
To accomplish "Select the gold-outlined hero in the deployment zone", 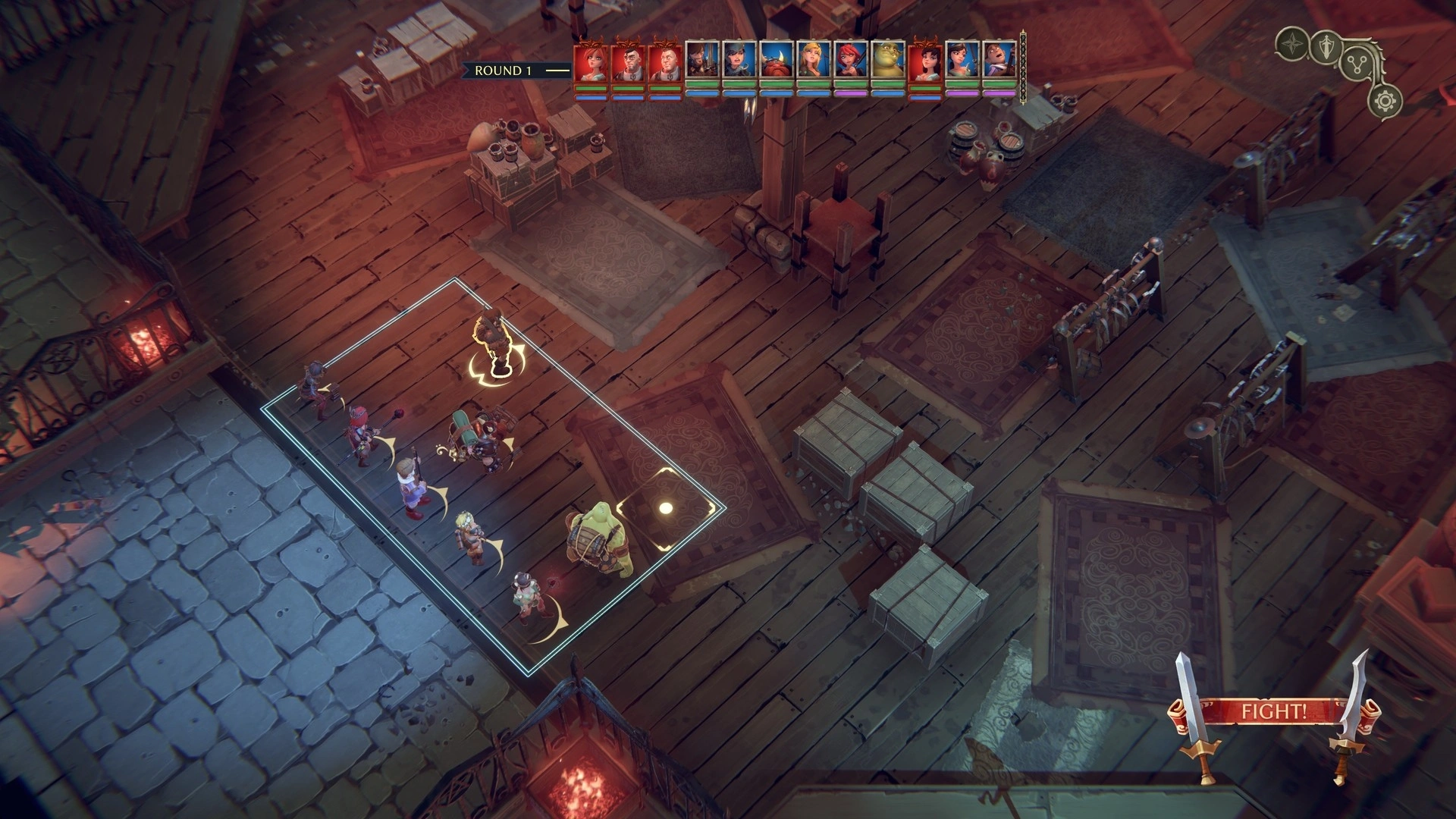I will pyautogui.click(x=496, y=341).
